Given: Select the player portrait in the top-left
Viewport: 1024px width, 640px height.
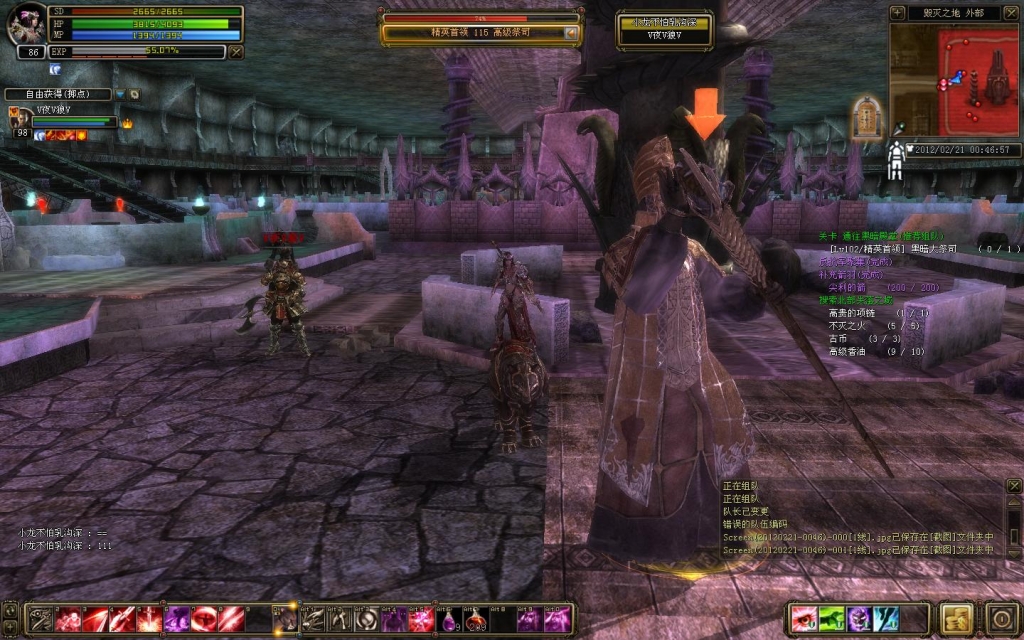Looking at the screenshot, I should tap(25, 25).
